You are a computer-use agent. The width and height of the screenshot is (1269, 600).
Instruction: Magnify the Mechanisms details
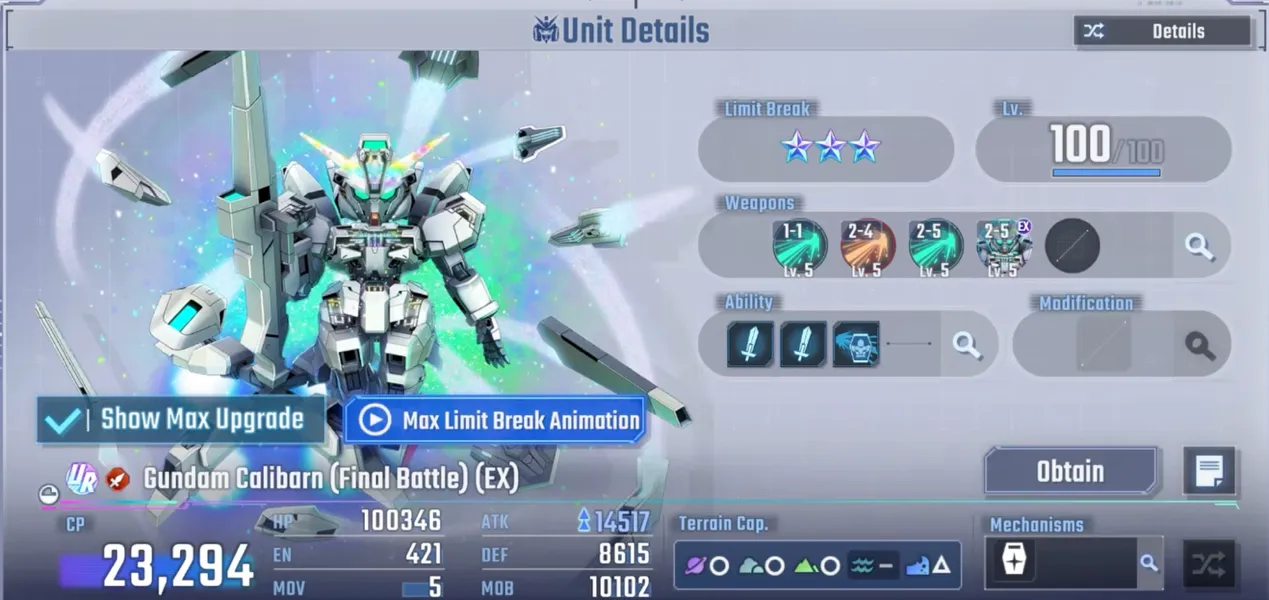[1149, 564]
